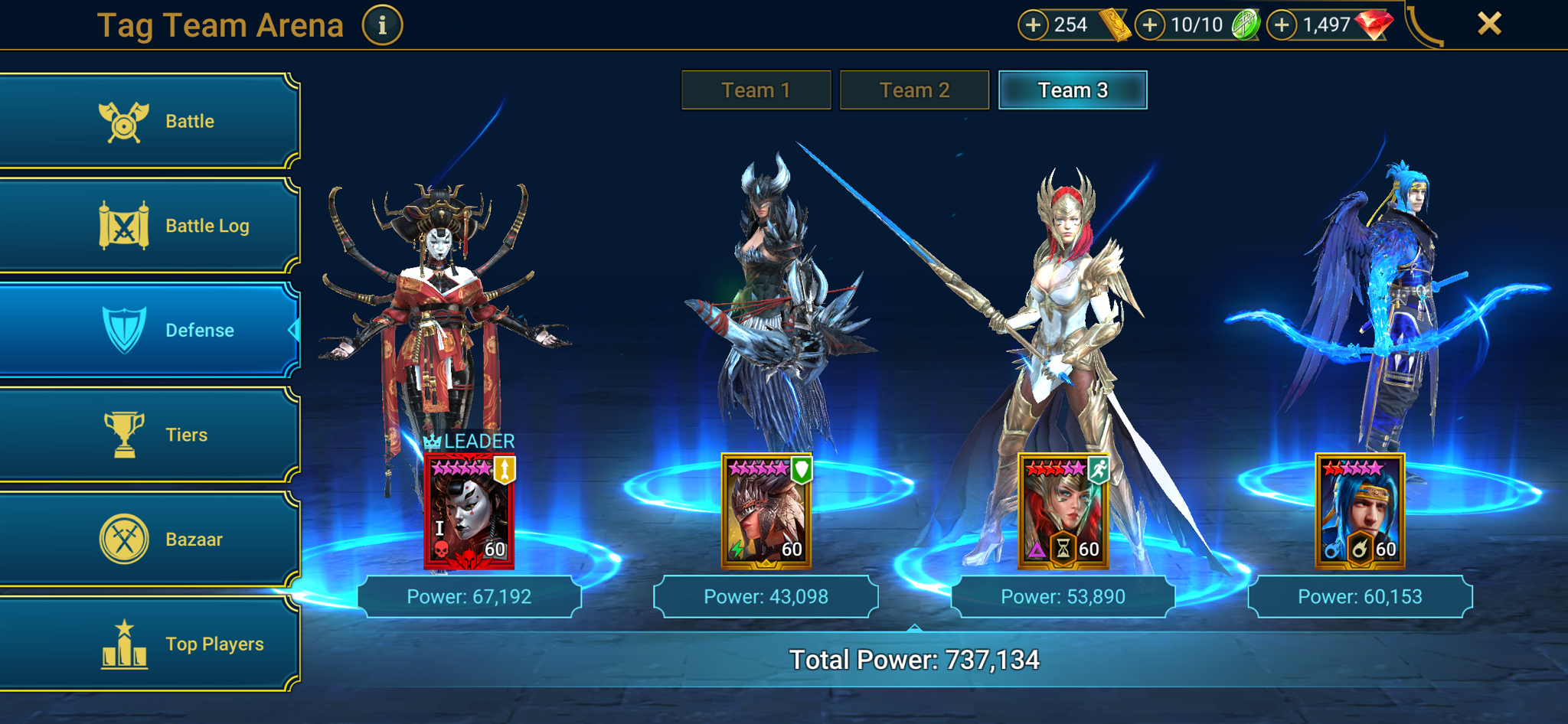Click the Total Power: 737,134 bar
This screenshot has height=724, width=1568.
coord(916,657)
